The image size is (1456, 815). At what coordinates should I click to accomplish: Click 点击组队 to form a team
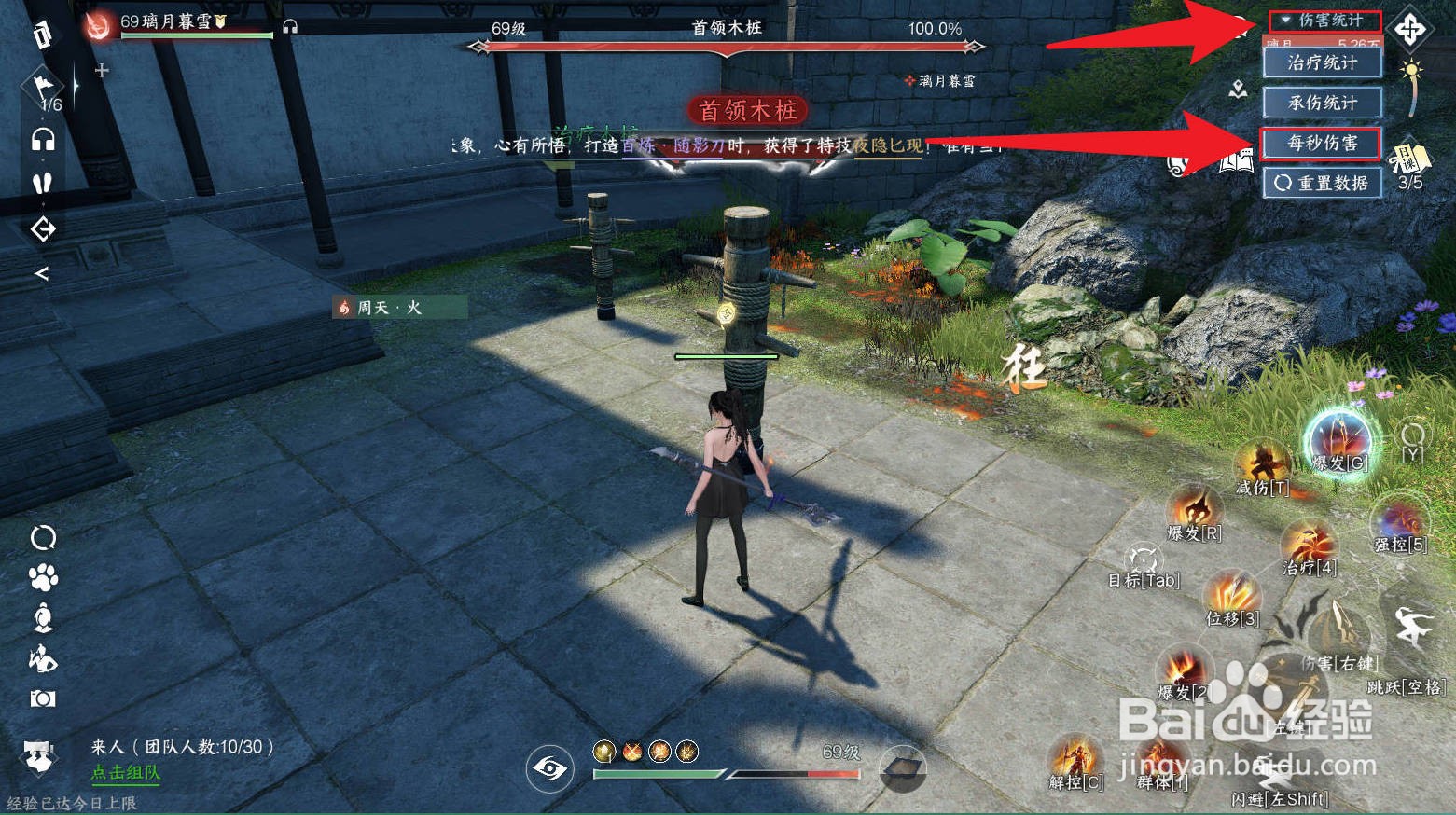(125, 775)
